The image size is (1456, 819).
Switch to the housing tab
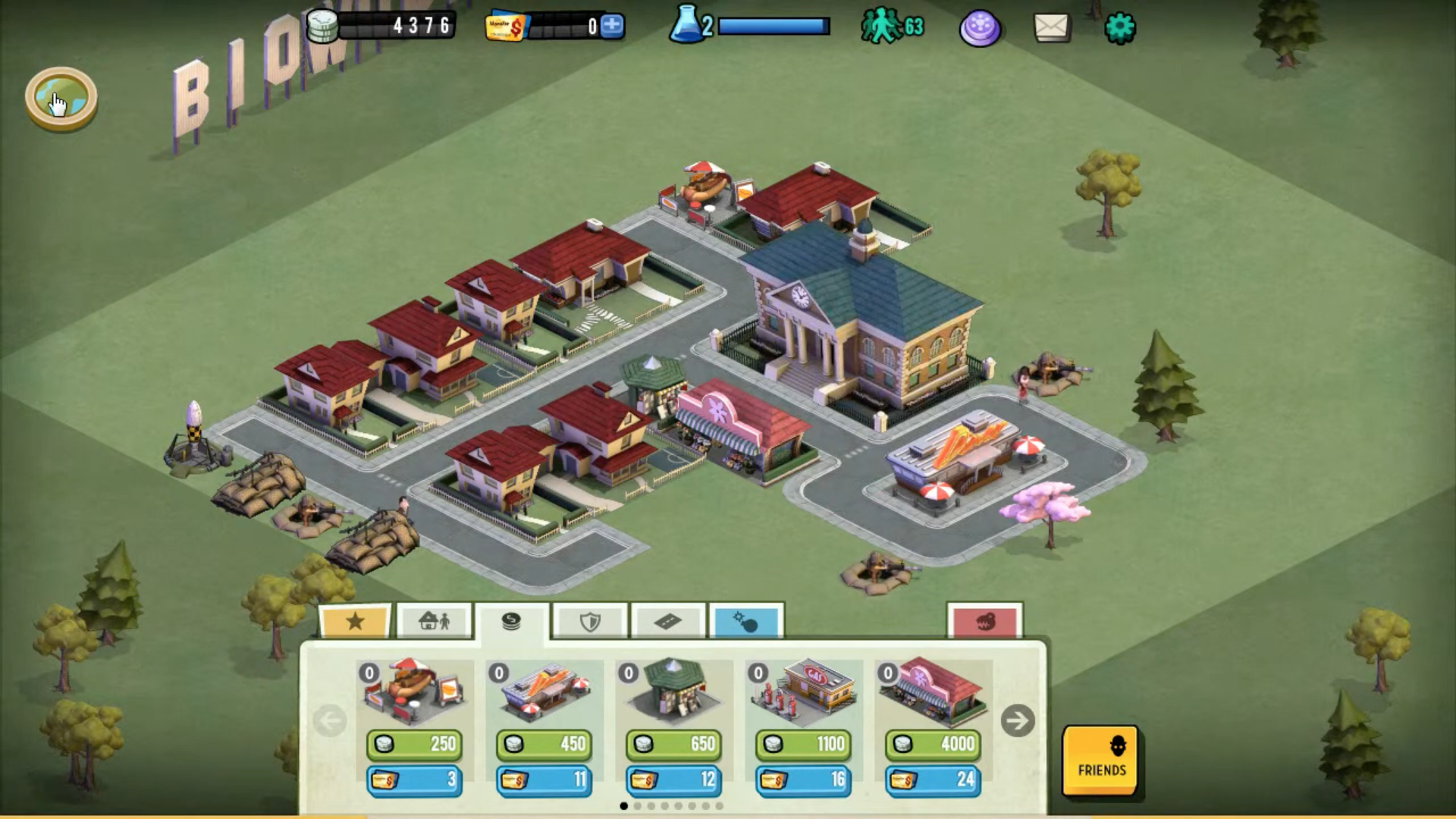tap(435, 622)
